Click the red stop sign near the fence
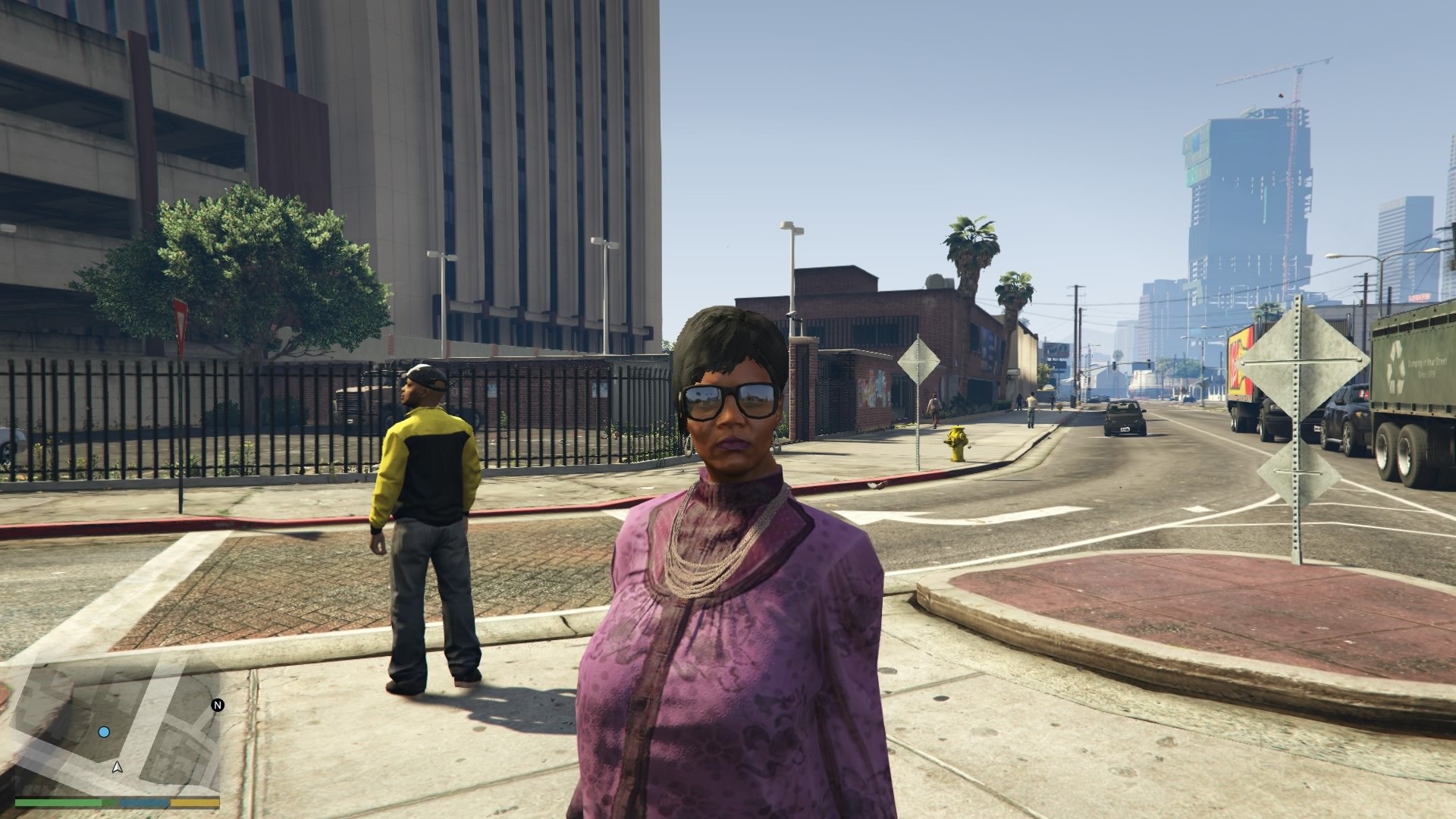 (181, 322)
